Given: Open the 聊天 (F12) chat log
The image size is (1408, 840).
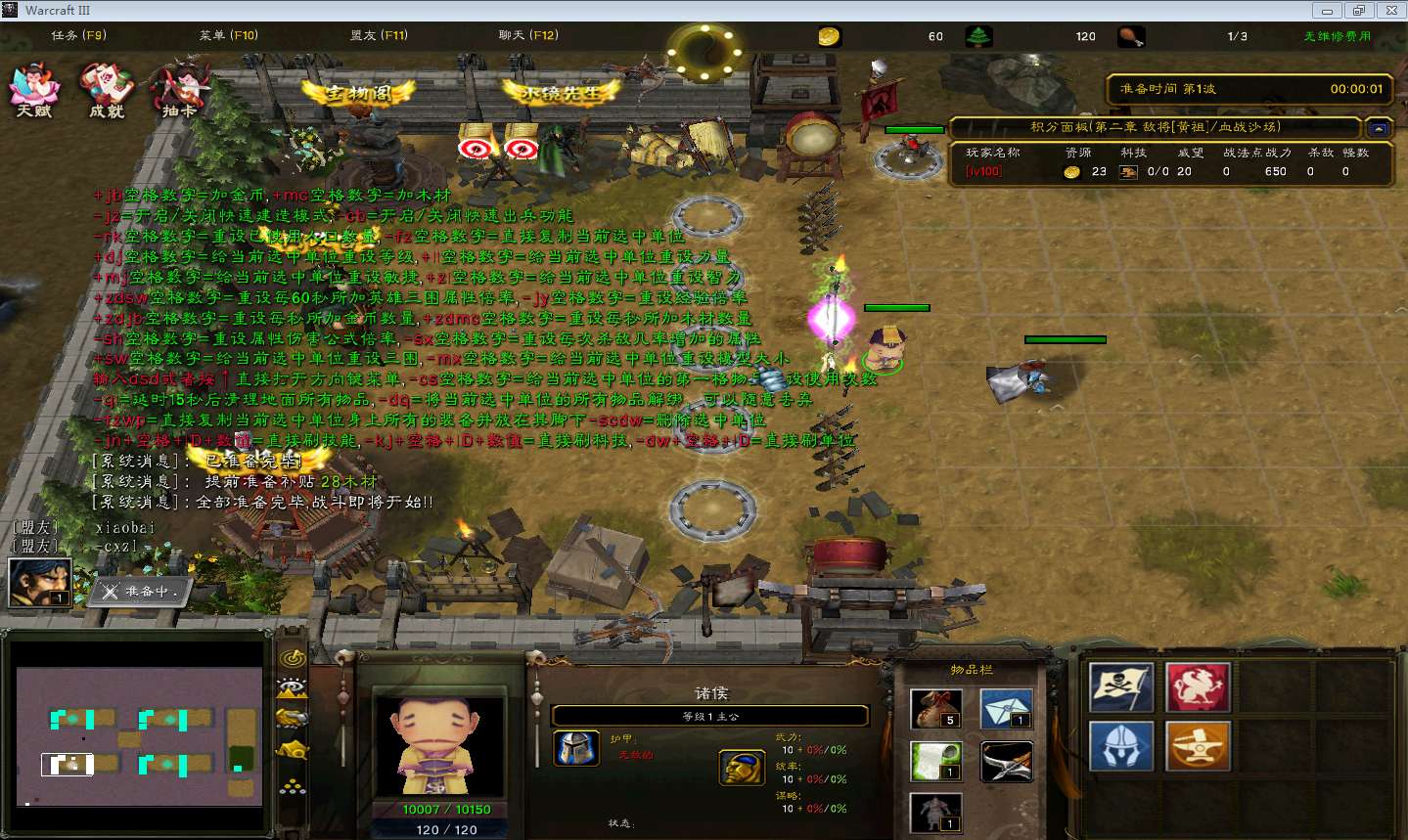Looking at the screenshot, I should (528, 35).
